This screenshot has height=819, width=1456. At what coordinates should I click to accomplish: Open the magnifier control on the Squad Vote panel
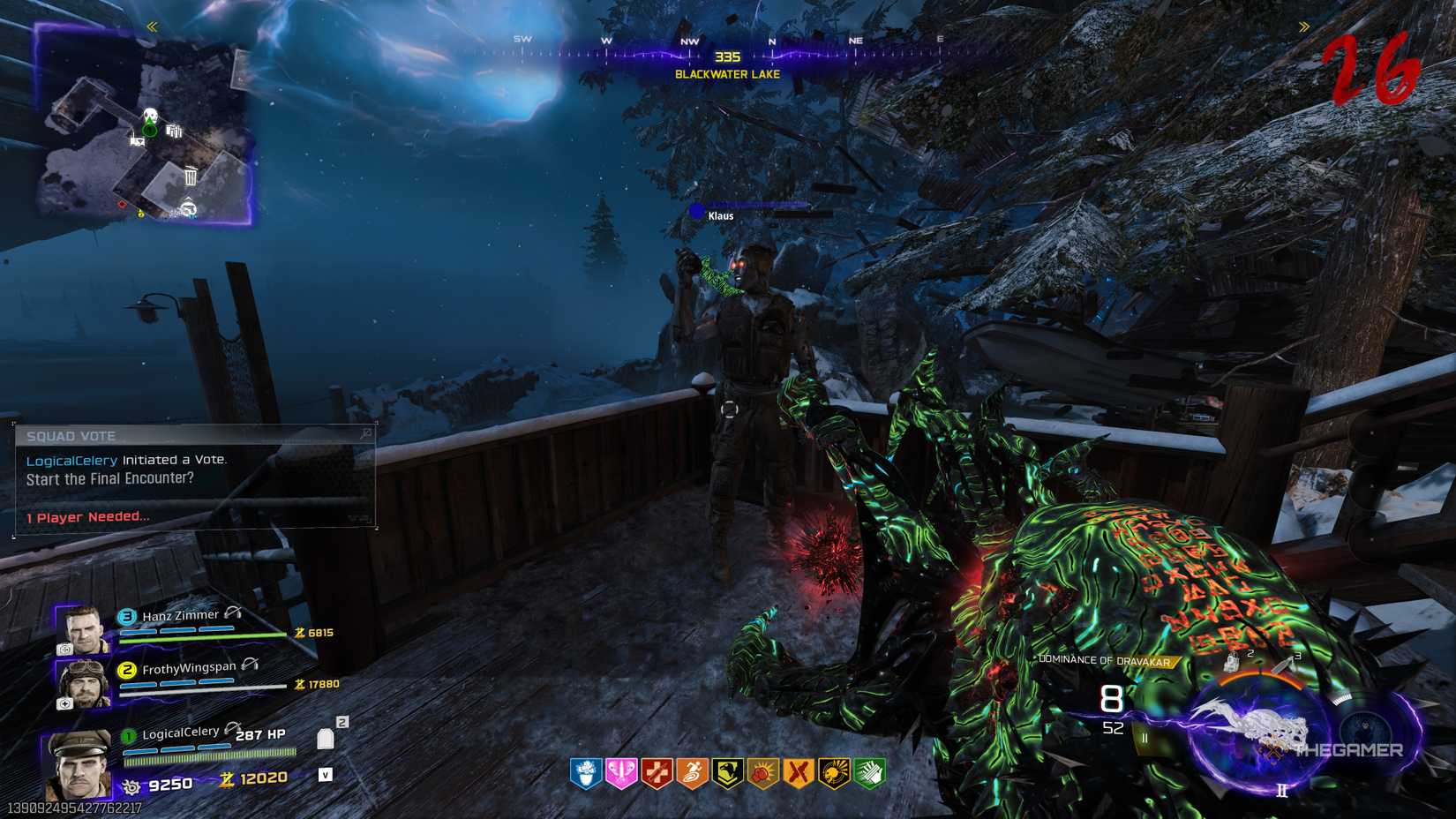click(364, 435)
